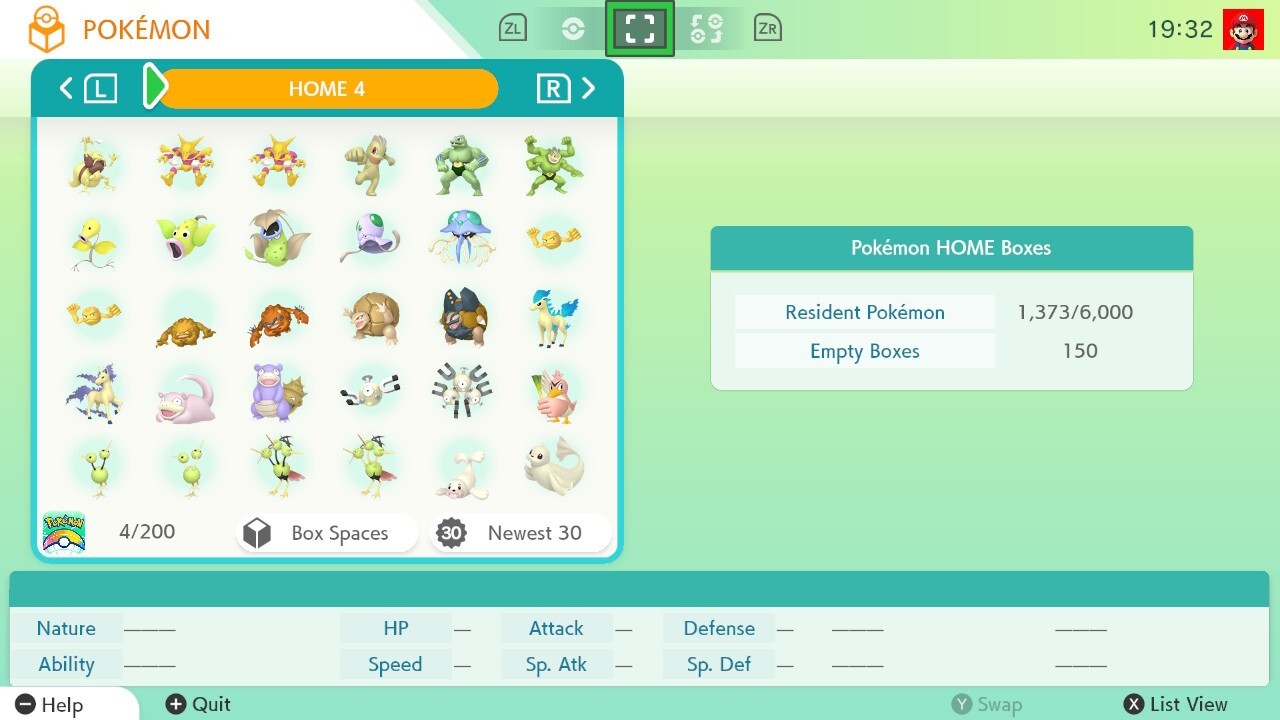Click the Box Spaces cube icon
This screenshot has height=720, width=1280.
[259, 532]
